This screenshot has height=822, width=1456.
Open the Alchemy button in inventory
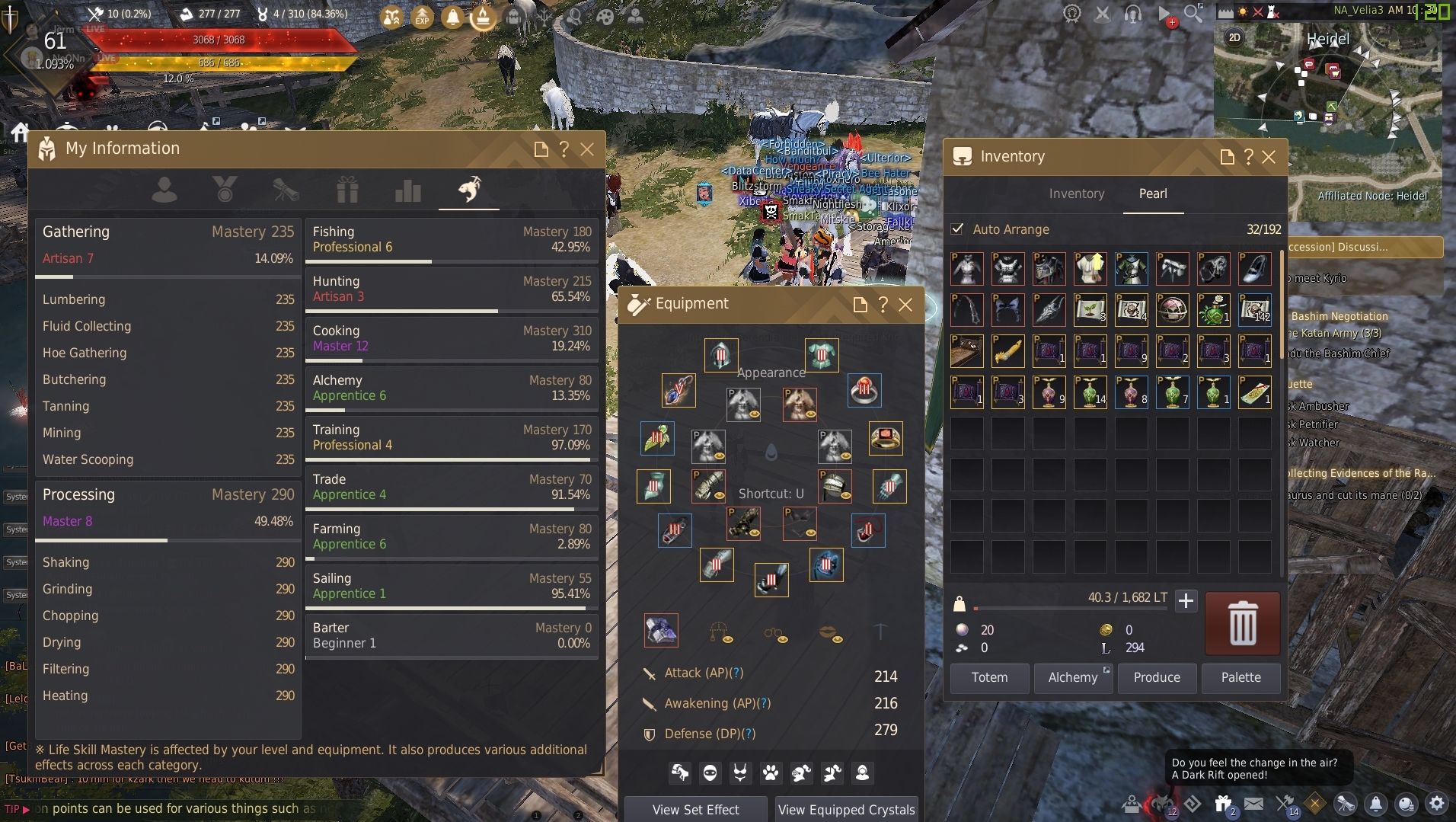click(1072, 677)
